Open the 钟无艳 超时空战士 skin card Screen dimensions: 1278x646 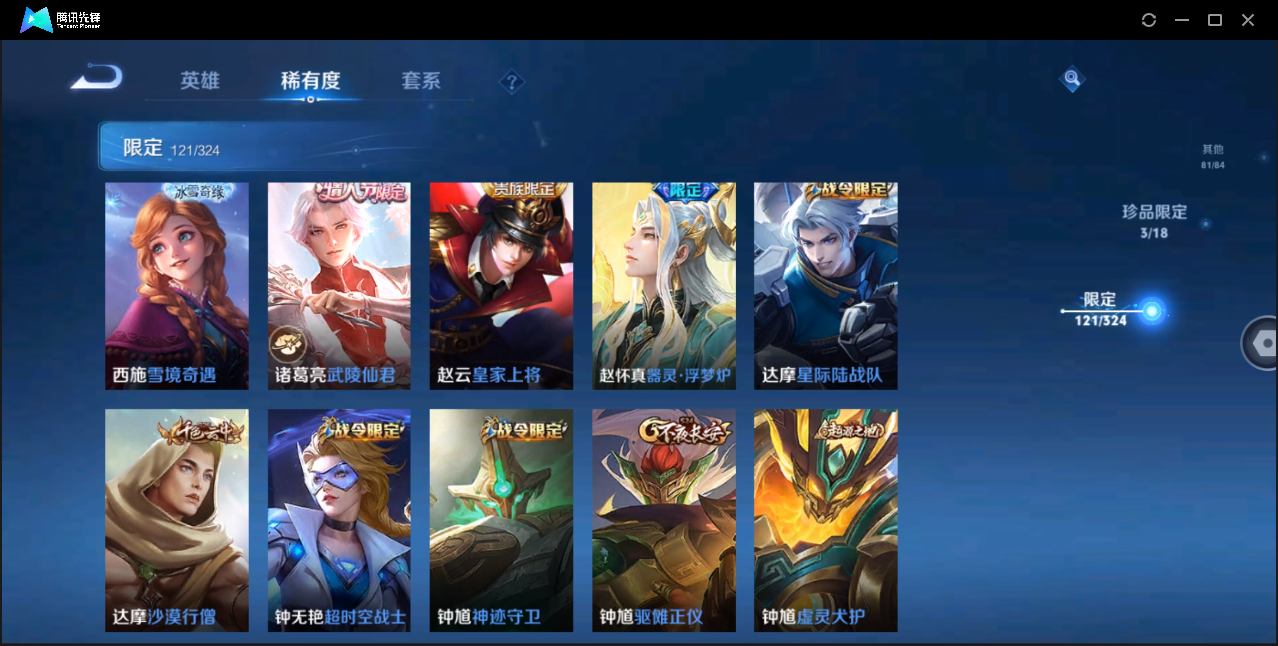click(x=339, y=520)
